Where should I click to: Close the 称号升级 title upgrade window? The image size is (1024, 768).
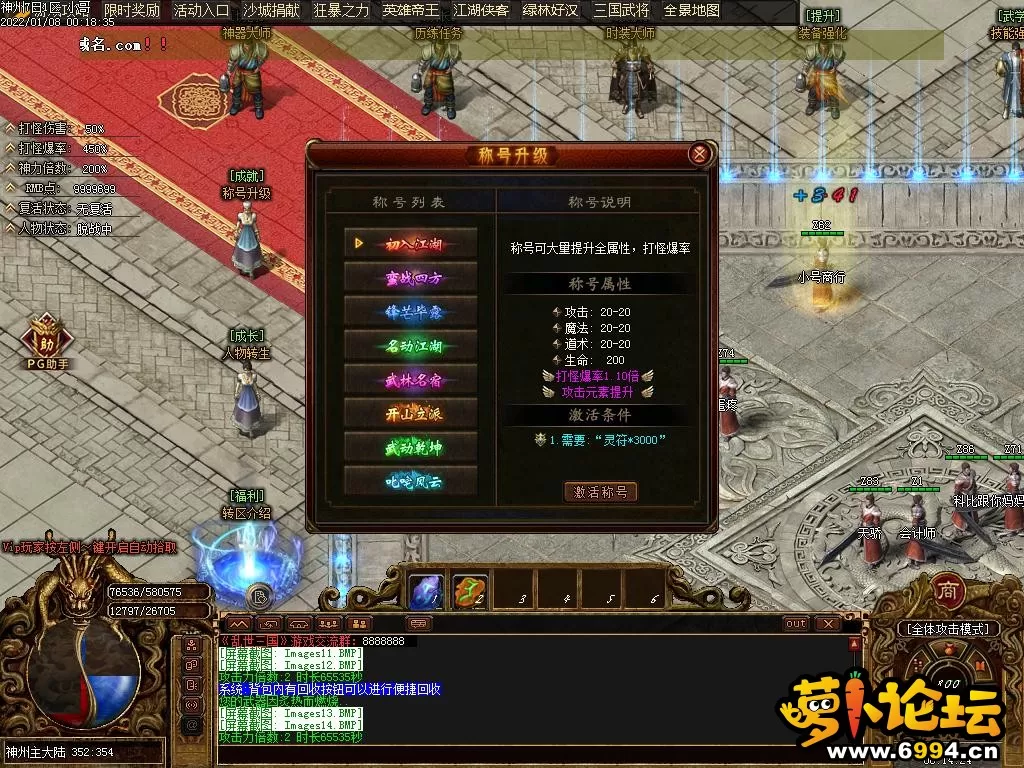coord(700,154)
